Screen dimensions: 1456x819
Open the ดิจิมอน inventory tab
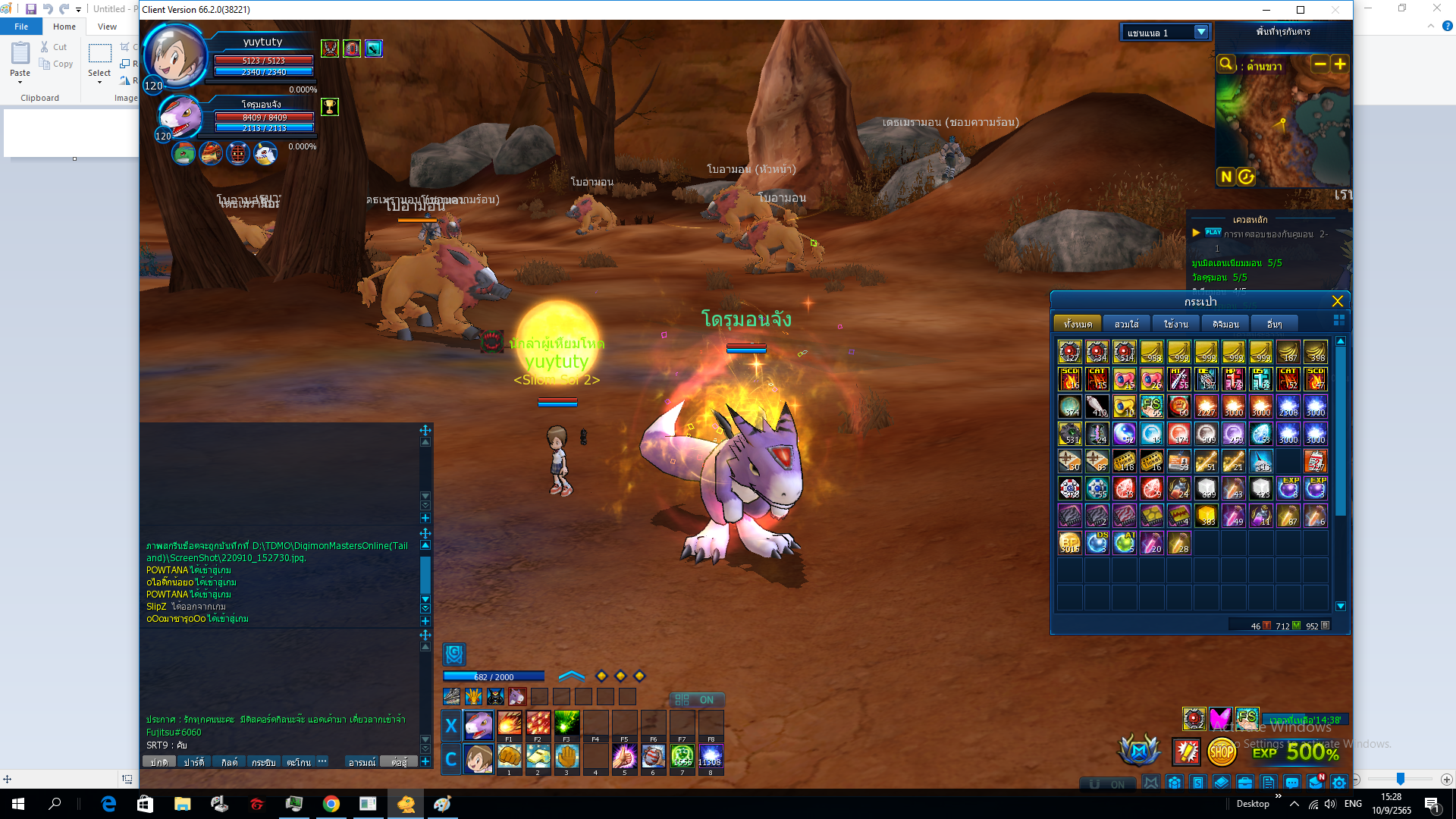click(1225, 324)
